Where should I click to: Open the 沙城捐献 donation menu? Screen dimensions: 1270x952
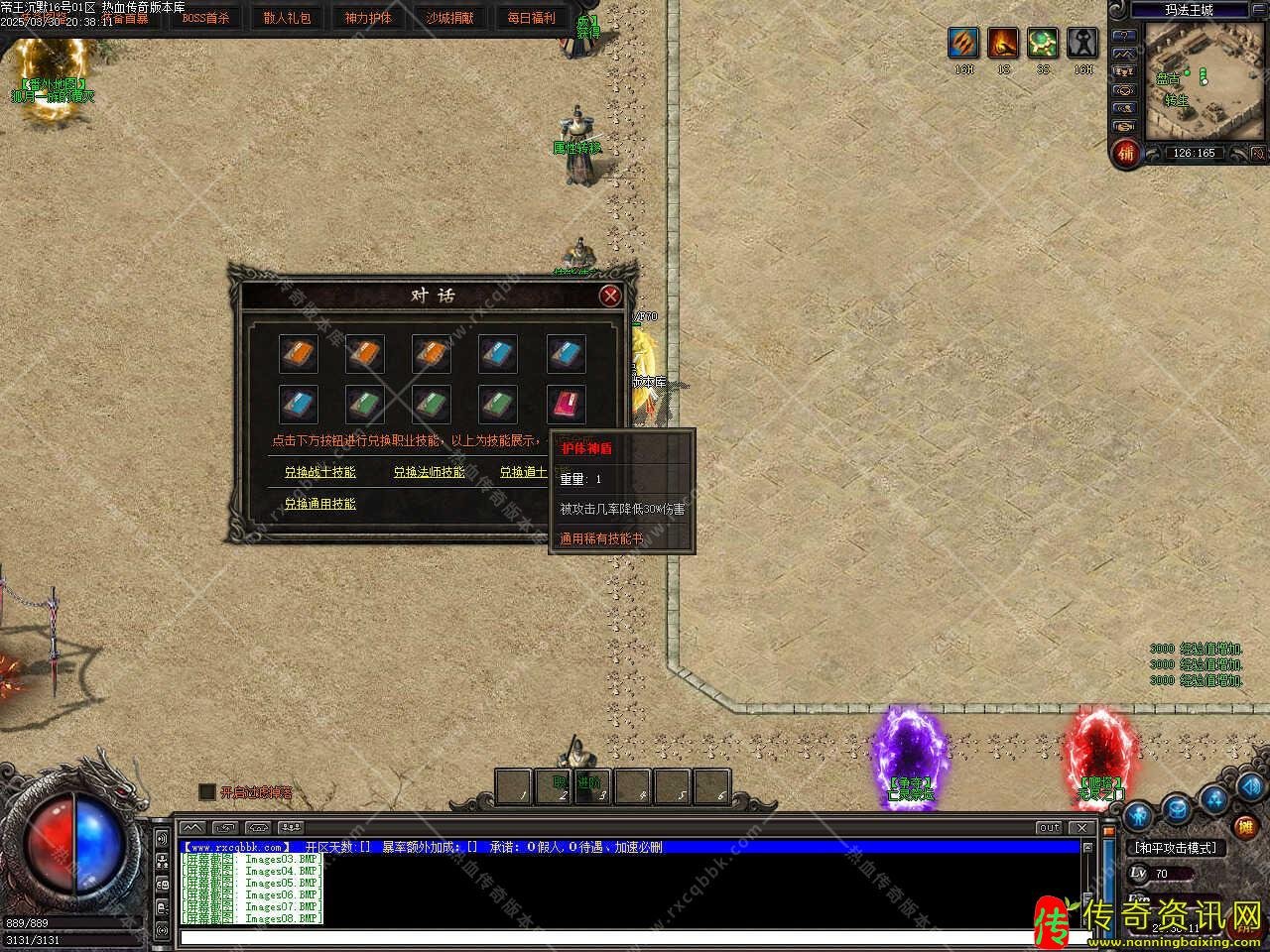[x=449, y=18]
